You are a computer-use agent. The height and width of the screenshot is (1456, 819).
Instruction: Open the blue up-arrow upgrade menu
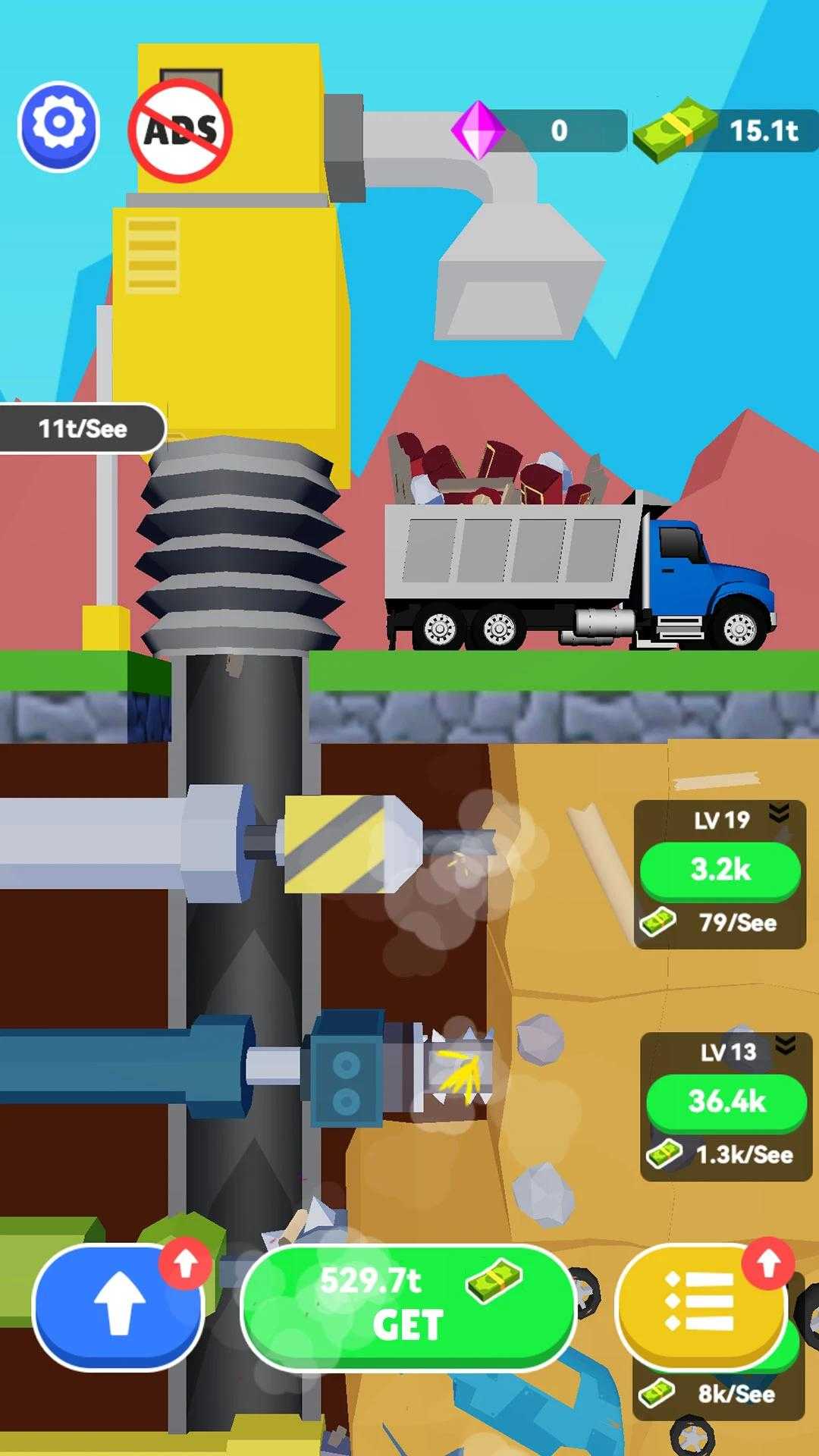click(x=118, y=1306)
